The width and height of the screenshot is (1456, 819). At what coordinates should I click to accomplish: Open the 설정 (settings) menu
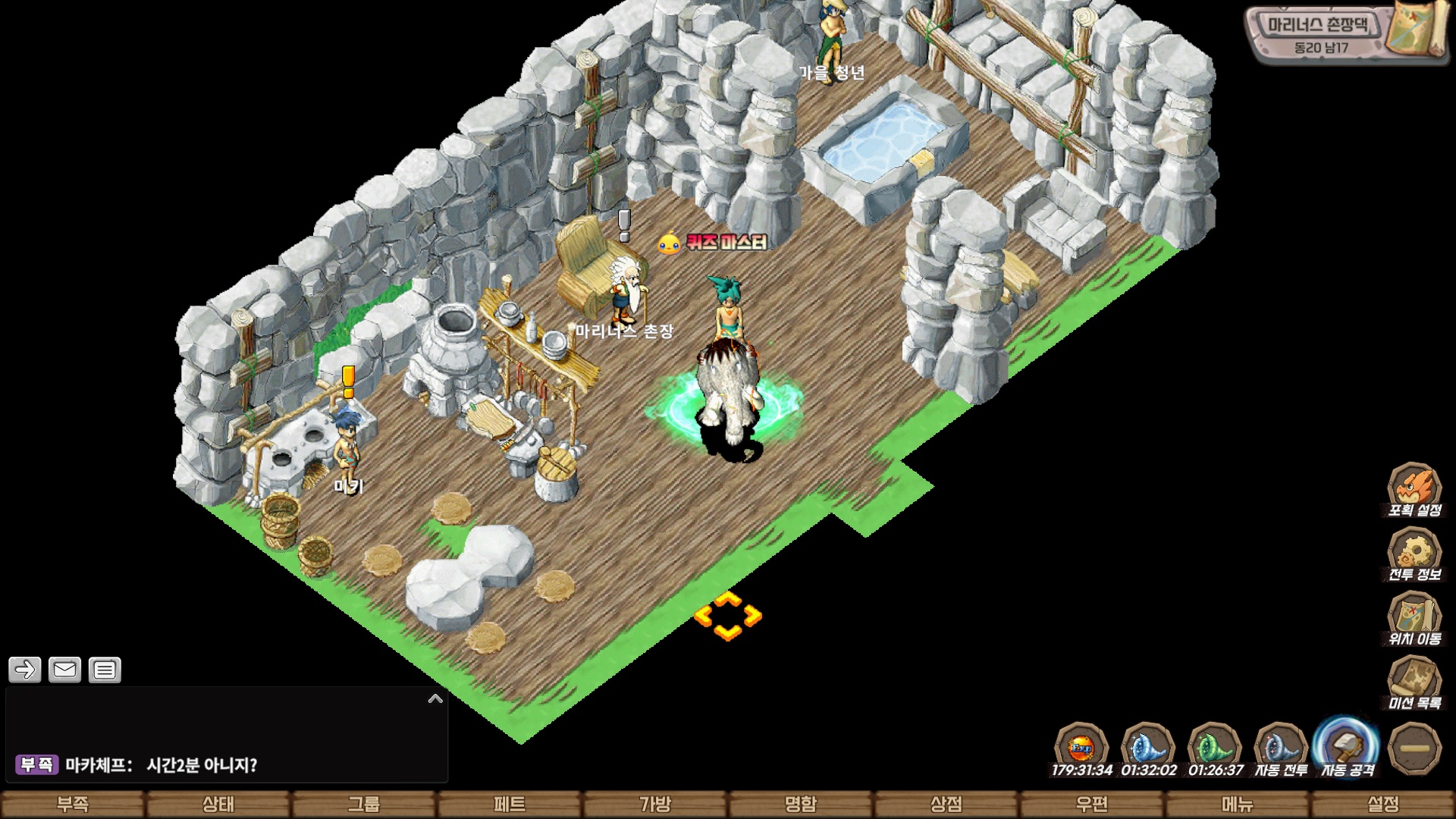click(1383, 804)
